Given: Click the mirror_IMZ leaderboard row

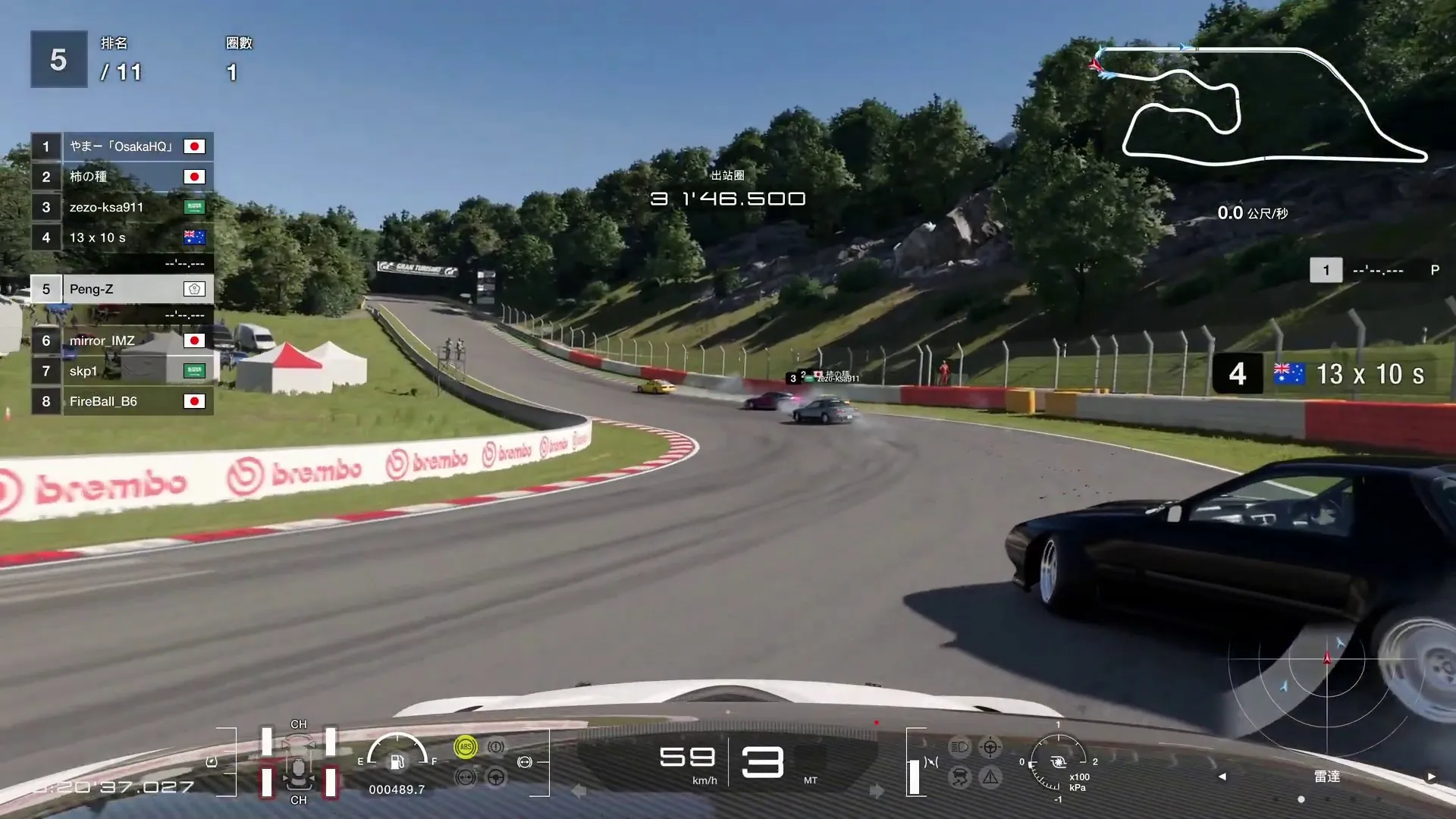Looking at the screenshot, I should 121,340.
